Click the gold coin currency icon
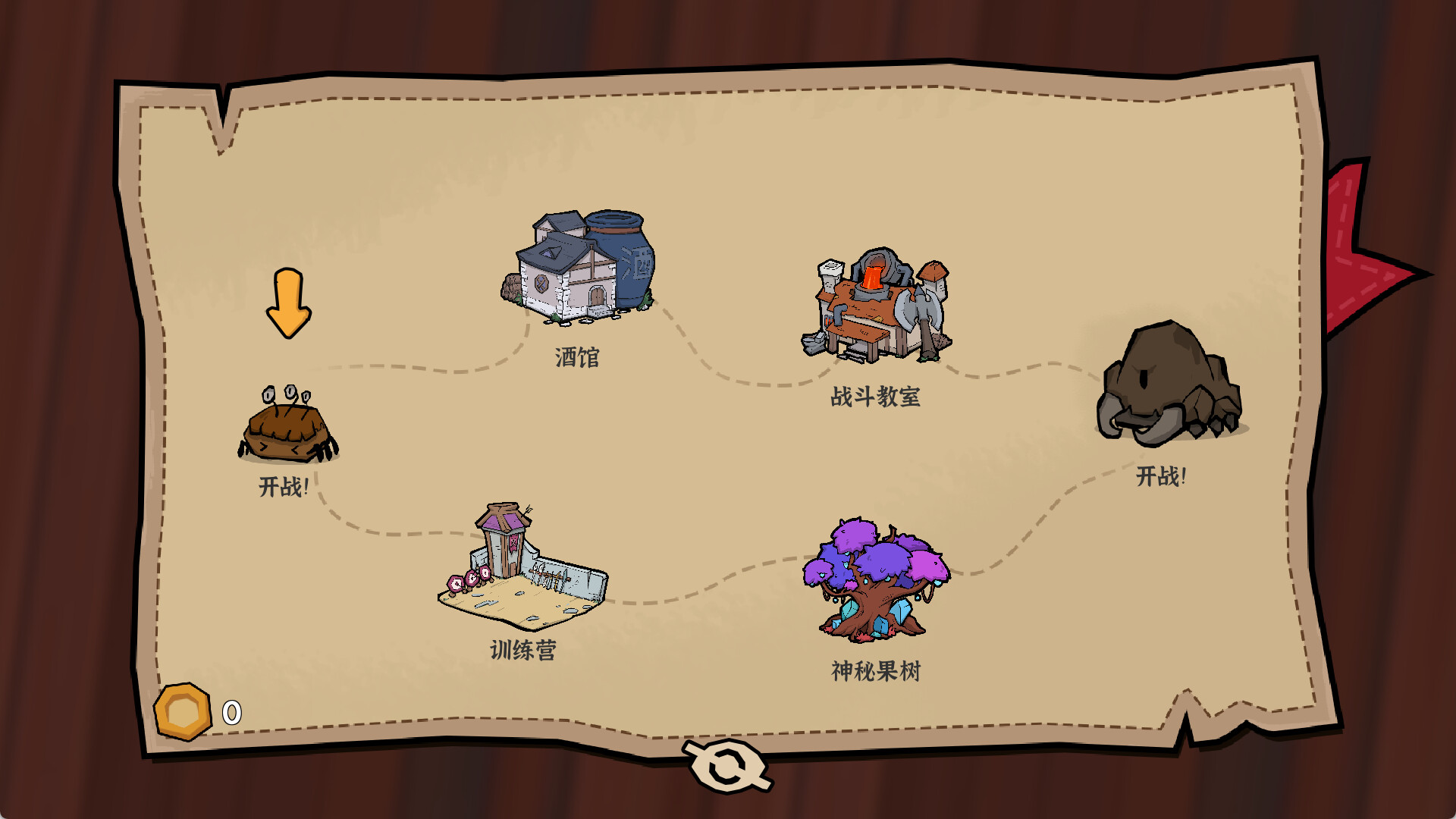 pyautogui.click(x=182, y=711)
